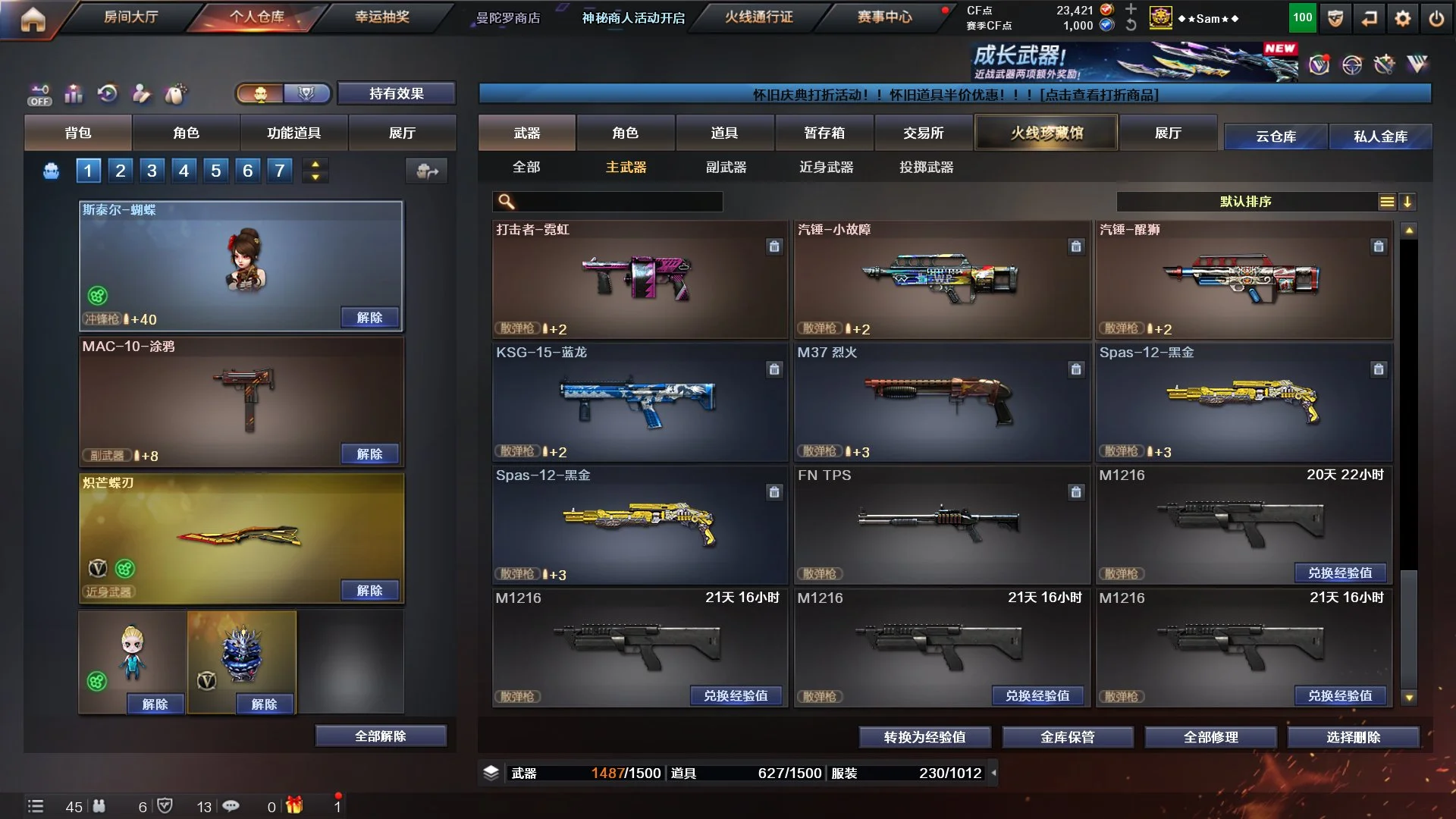Open the 默认排序 sort dropdown

coord(1245,202)
